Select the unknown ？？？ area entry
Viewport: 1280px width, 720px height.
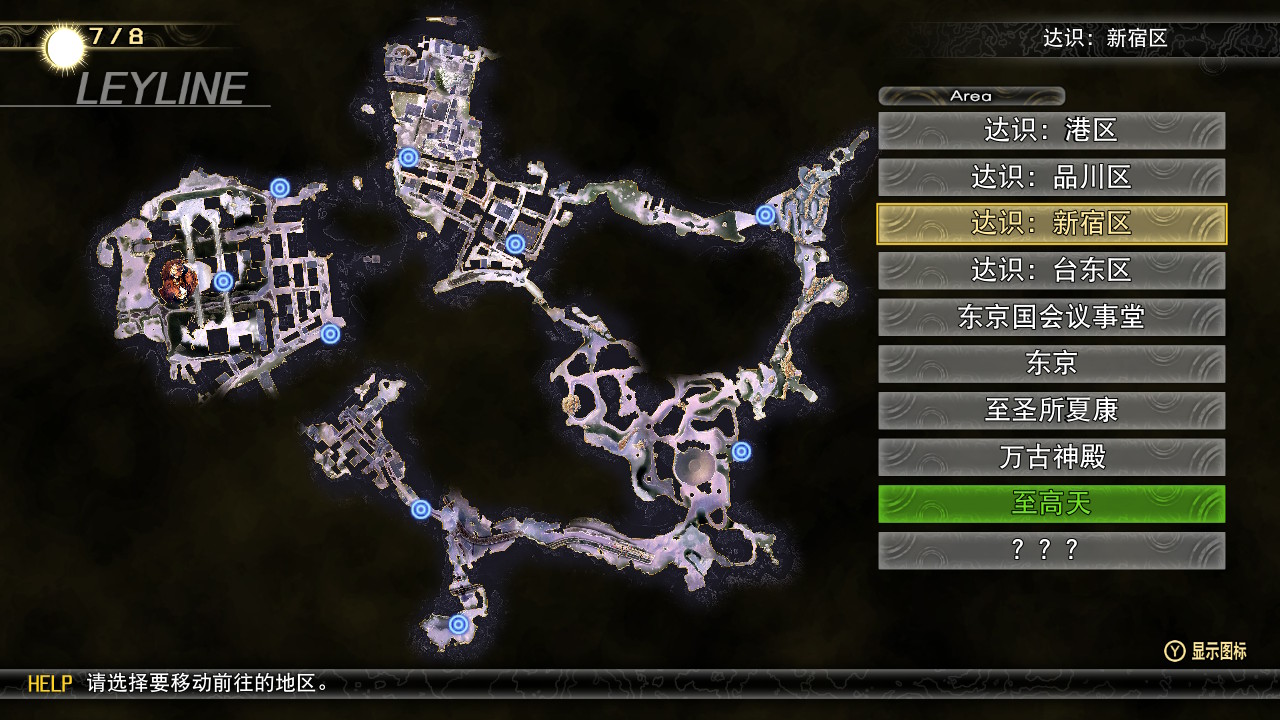point(1051,550)
